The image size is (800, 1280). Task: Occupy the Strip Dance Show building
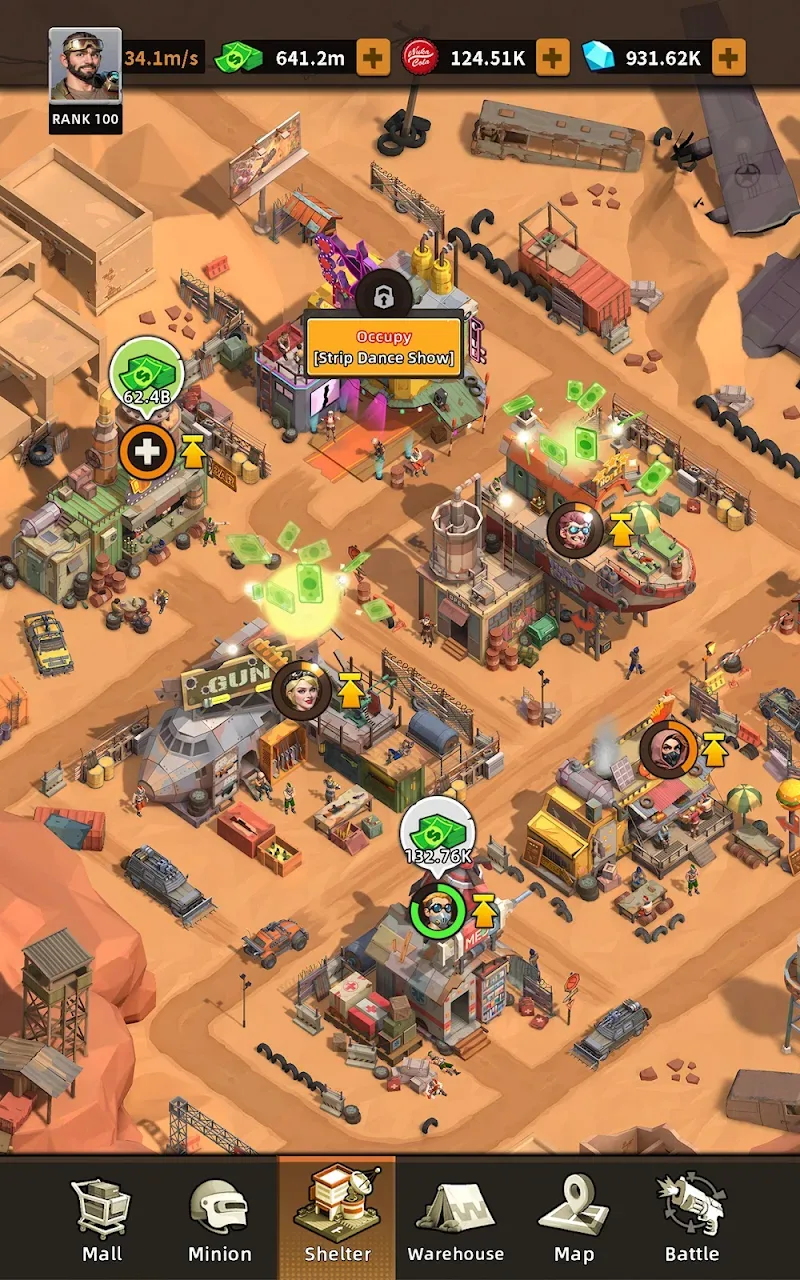pyautogui.click(x=384, y=347)
